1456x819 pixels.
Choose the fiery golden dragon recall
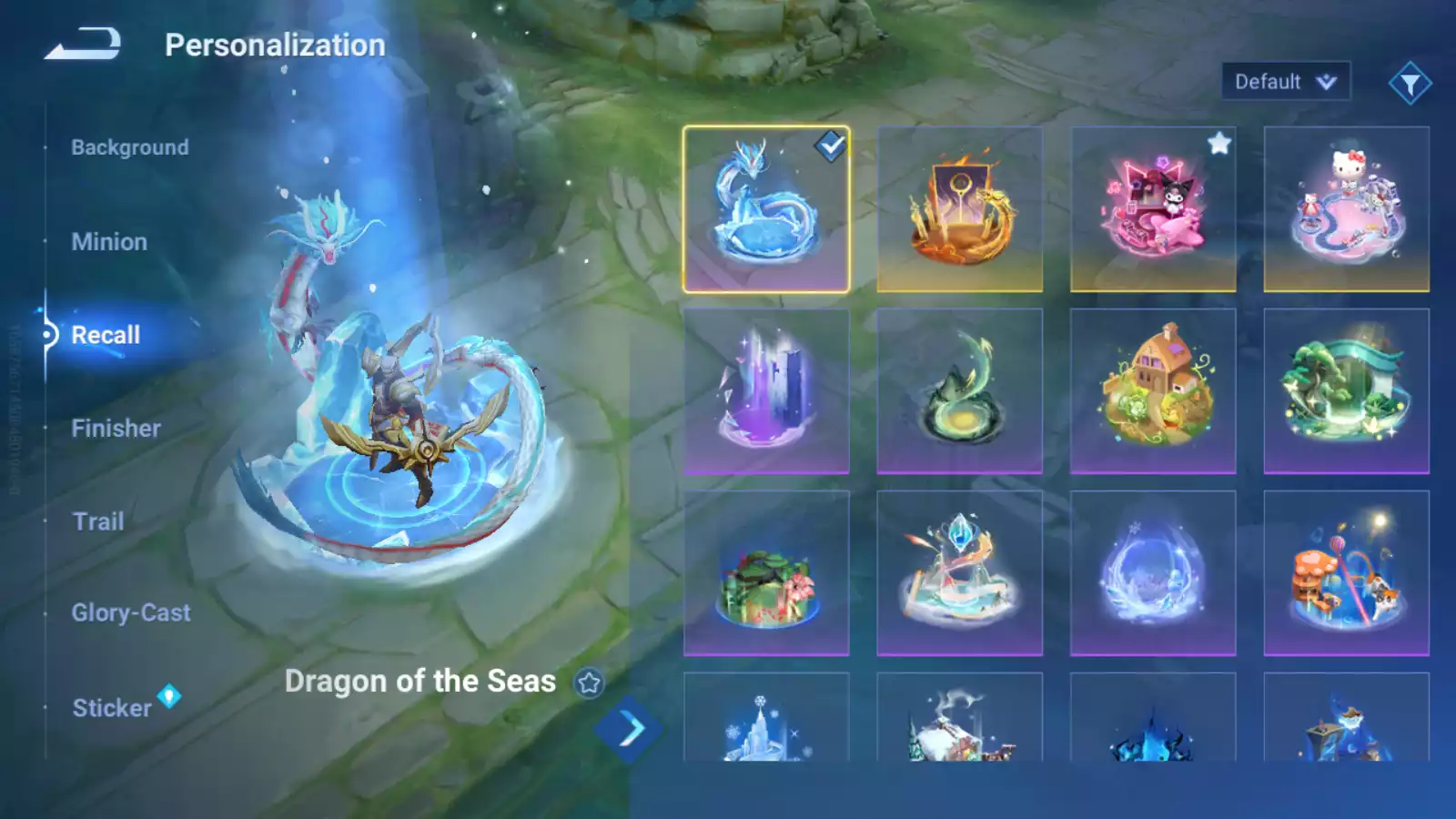pyautogui.click(x=959, y=209)
